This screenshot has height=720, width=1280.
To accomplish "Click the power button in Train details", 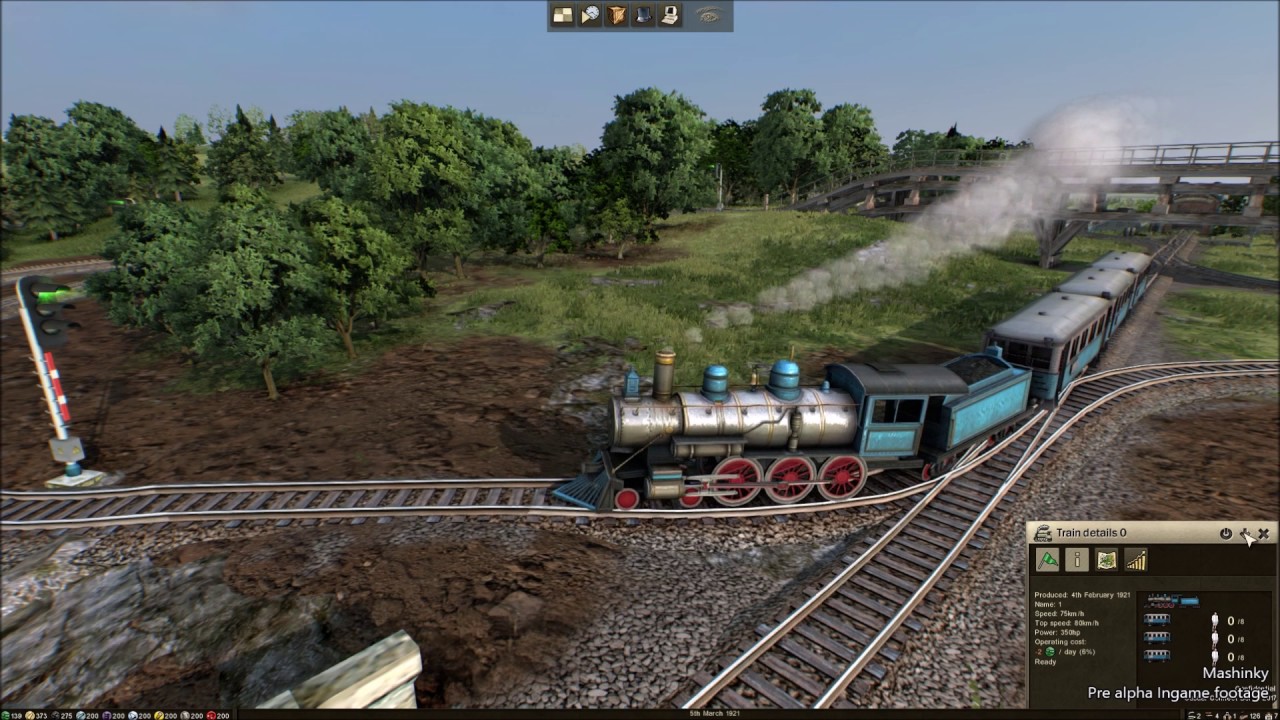I will point(1226,534).
